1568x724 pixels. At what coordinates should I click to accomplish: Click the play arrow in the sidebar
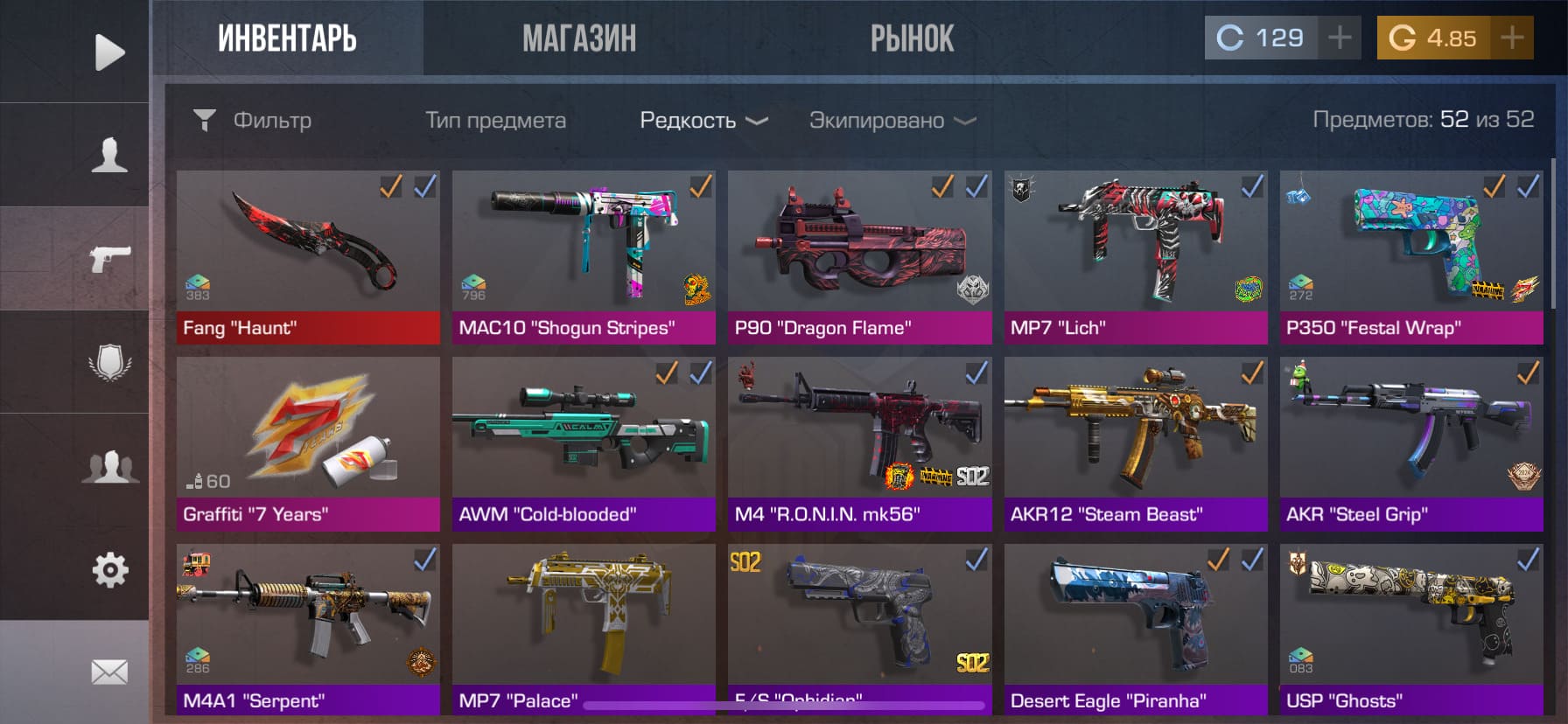pyautogui.click(x=109, y=52)
